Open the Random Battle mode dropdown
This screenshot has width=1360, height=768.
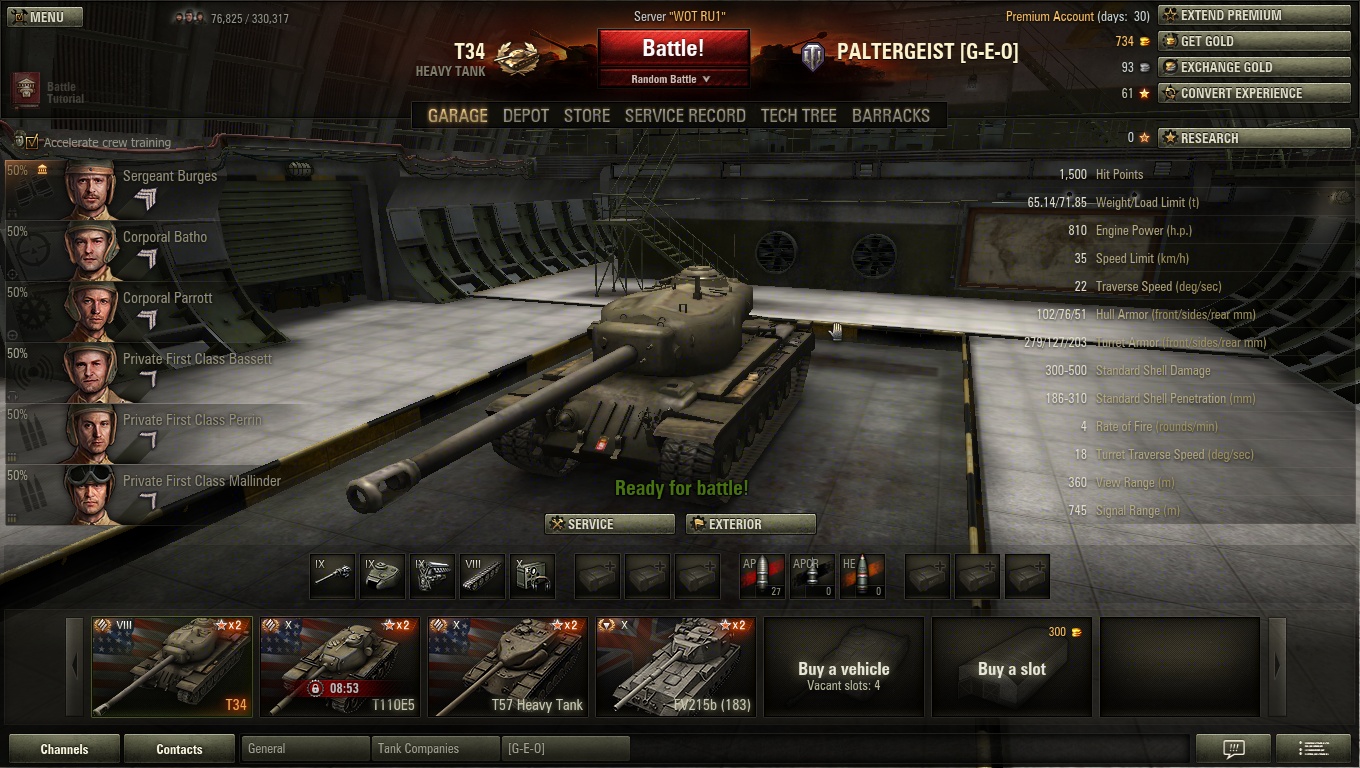(673, 79)
